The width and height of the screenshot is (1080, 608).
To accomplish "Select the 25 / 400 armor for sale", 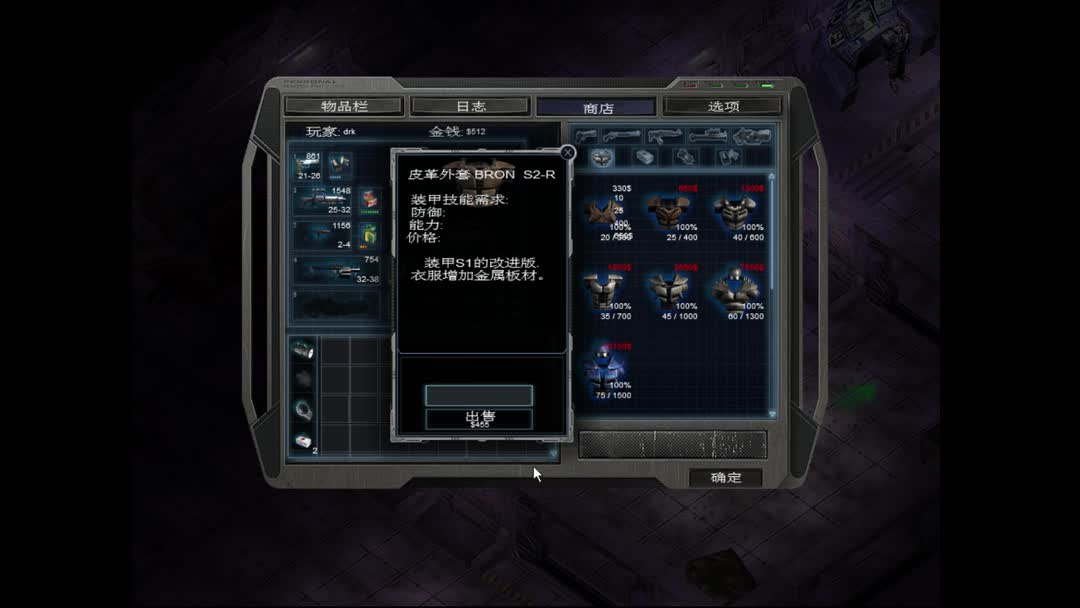I will 670,213.
